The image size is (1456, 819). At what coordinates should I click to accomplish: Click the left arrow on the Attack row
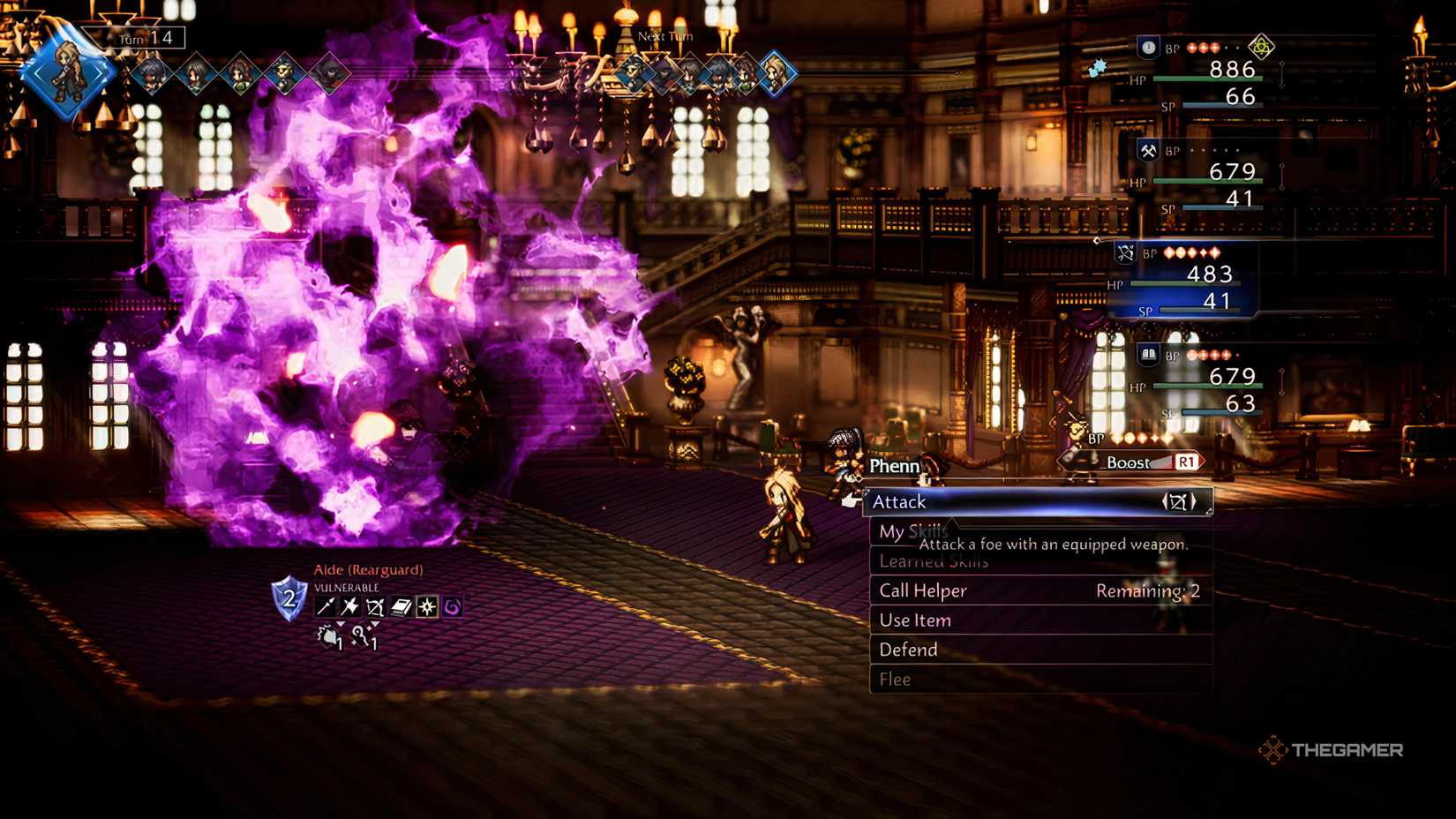point(1165,501)
